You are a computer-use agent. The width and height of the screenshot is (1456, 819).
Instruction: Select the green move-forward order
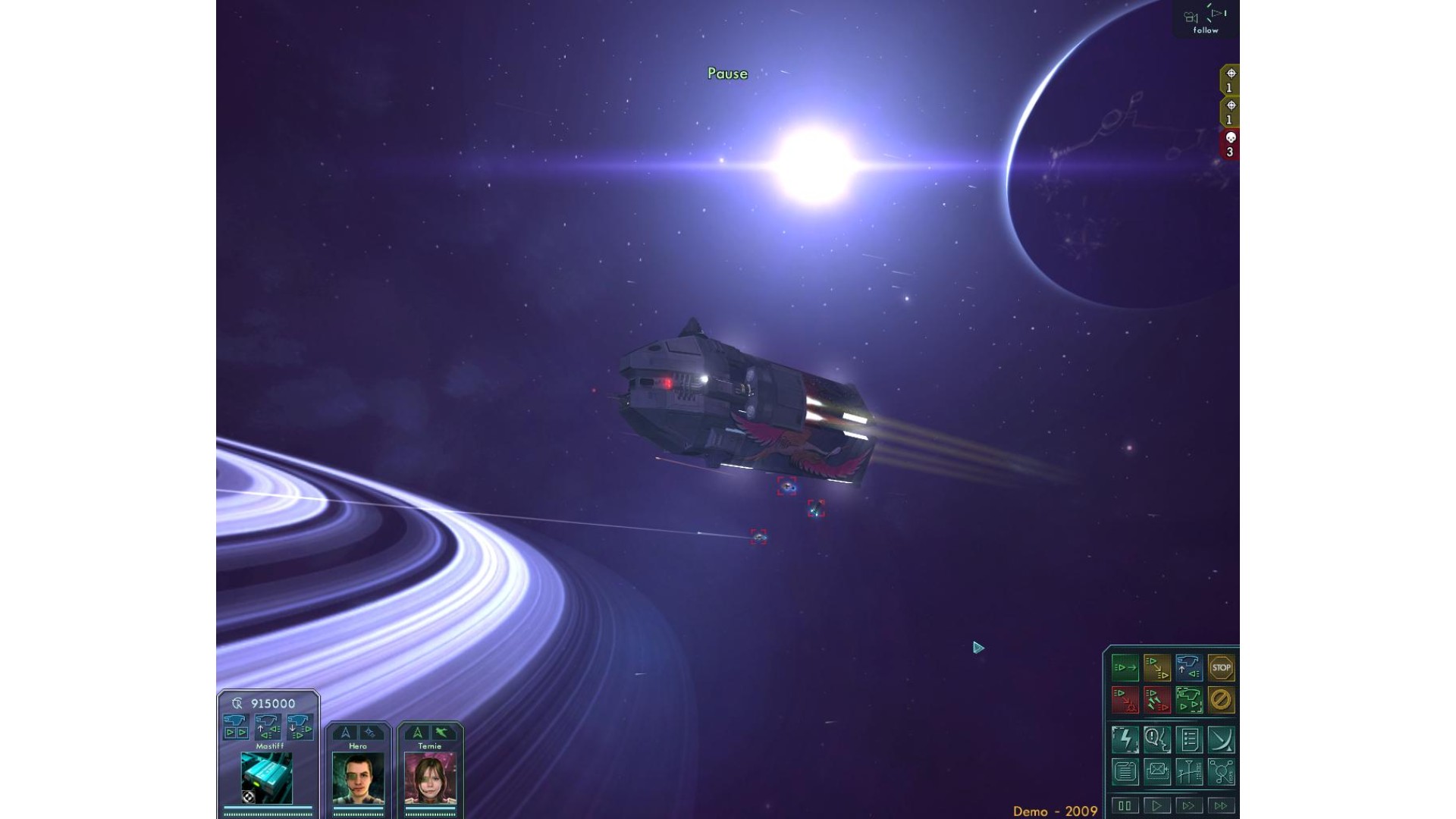(1125, 668)
